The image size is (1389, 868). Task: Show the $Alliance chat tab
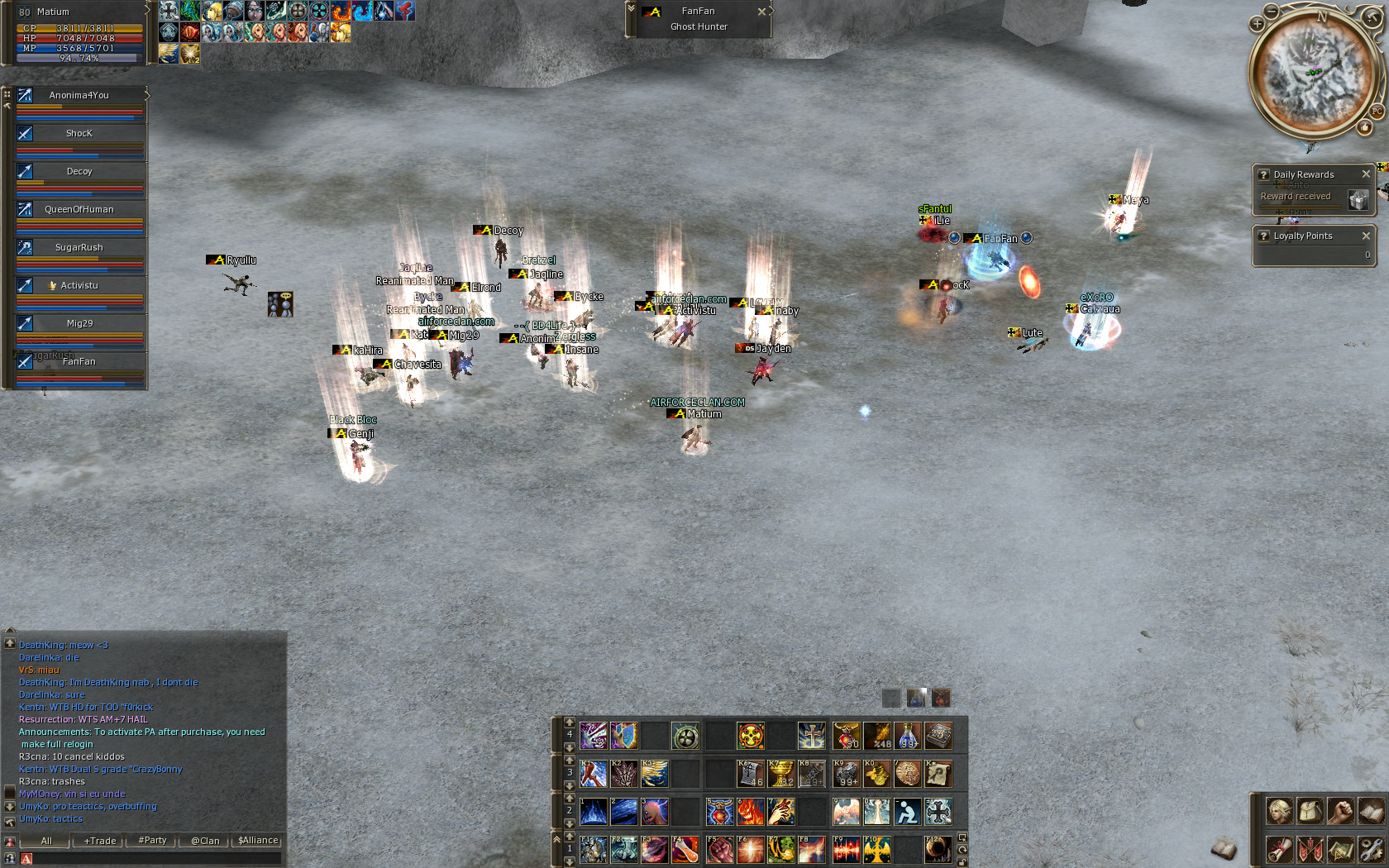click(258, 841)
